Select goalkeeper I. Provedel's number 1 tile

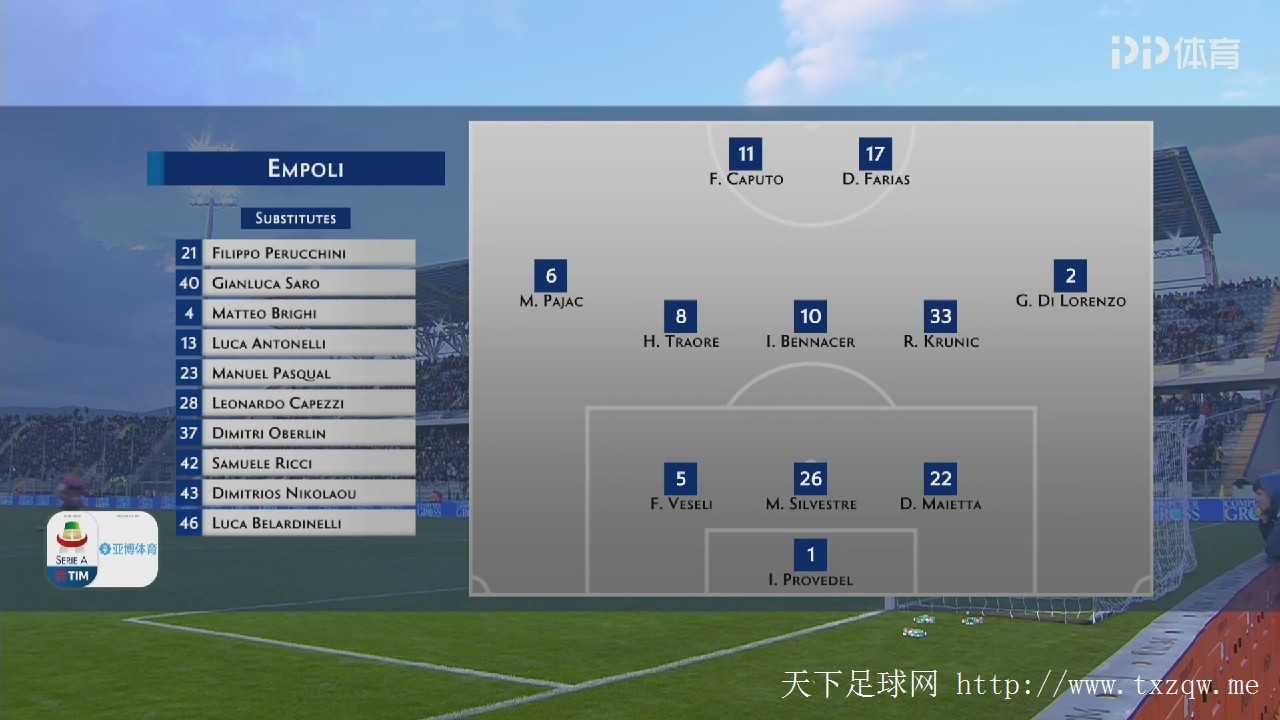tap(810, 555)
